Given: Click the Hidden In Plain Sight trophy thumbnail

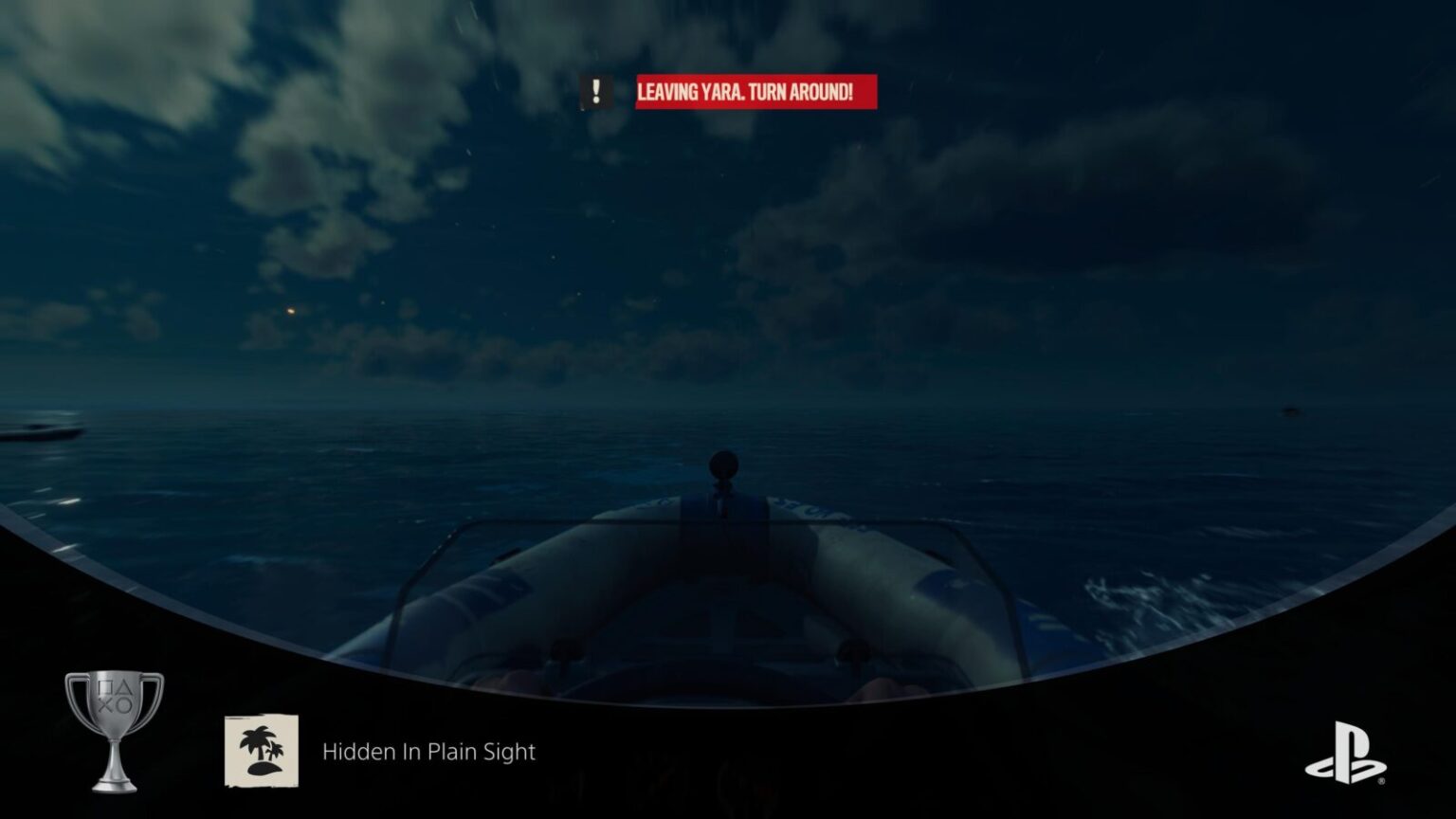Looking at the screenshot, I should coord(261,751).
